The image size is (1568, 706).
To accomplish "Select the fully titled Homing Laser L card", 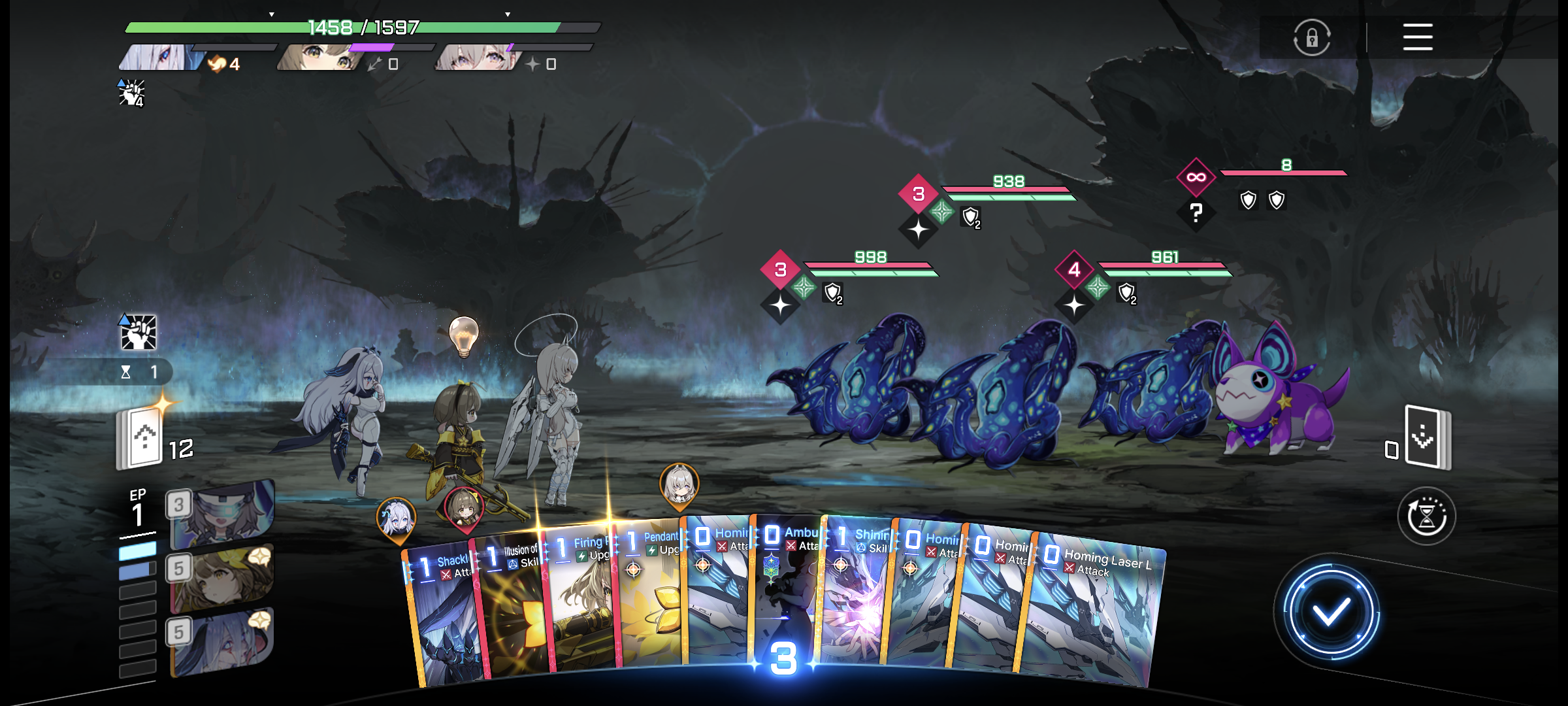I will (1098, 614).
